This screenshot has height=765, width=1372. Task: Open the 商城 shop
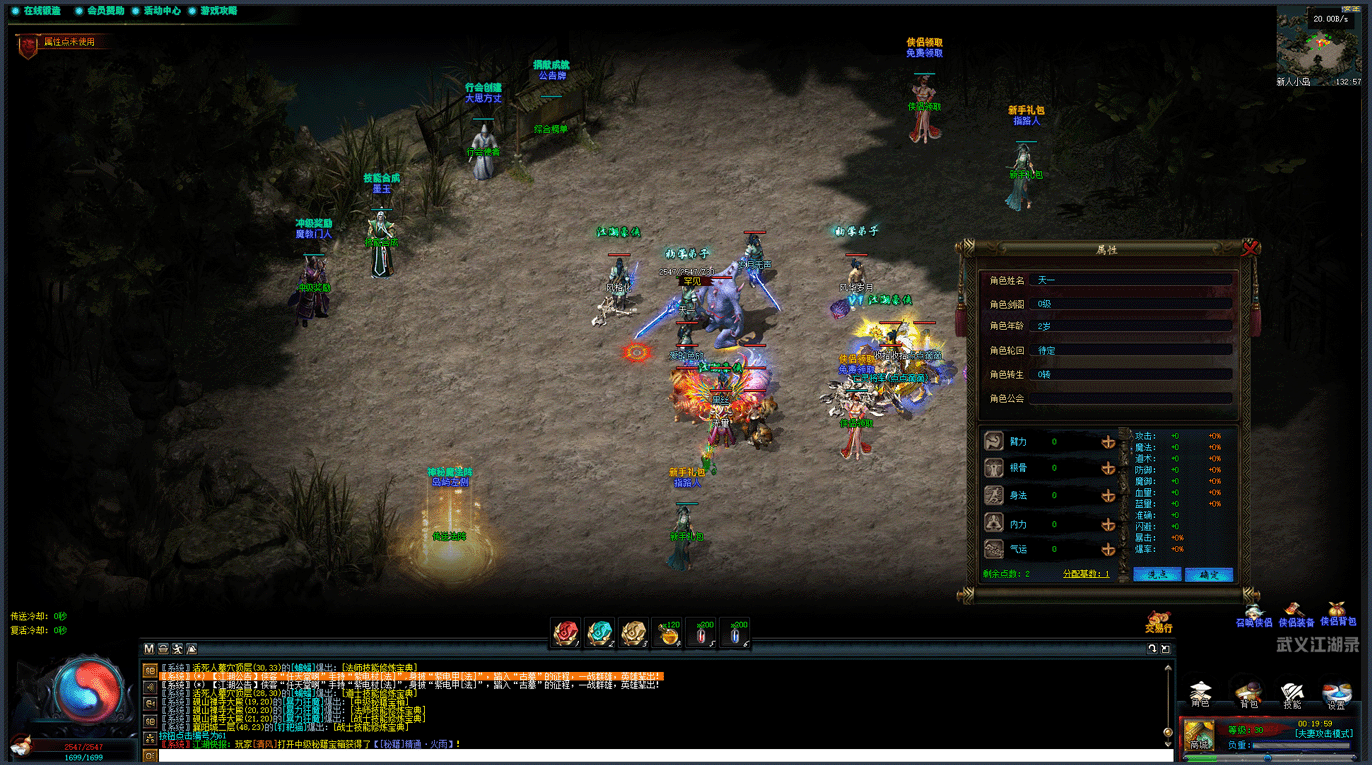(1200, 737)
